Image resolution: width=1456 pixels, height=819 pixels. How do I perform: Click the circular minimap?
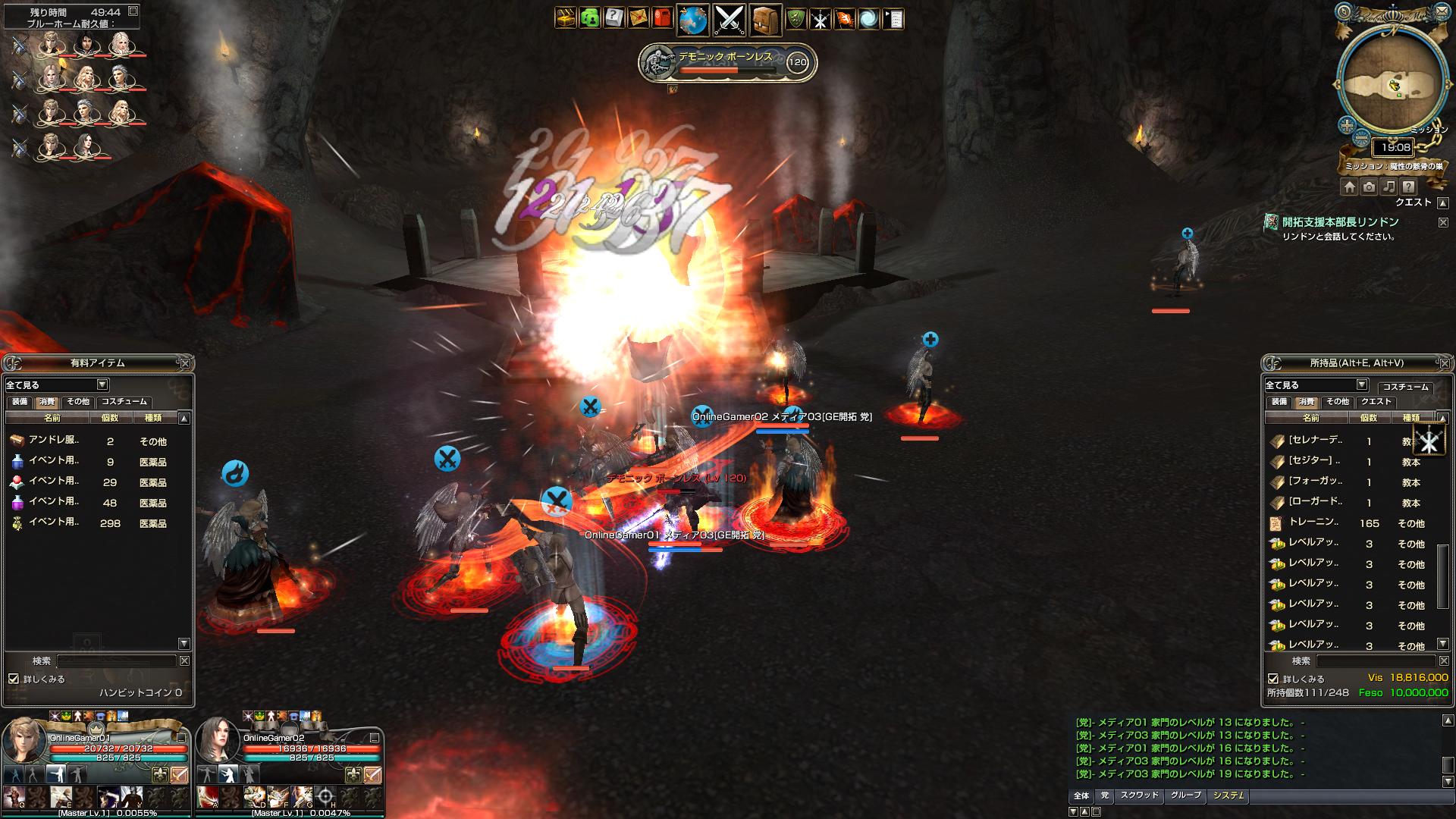1392,83
